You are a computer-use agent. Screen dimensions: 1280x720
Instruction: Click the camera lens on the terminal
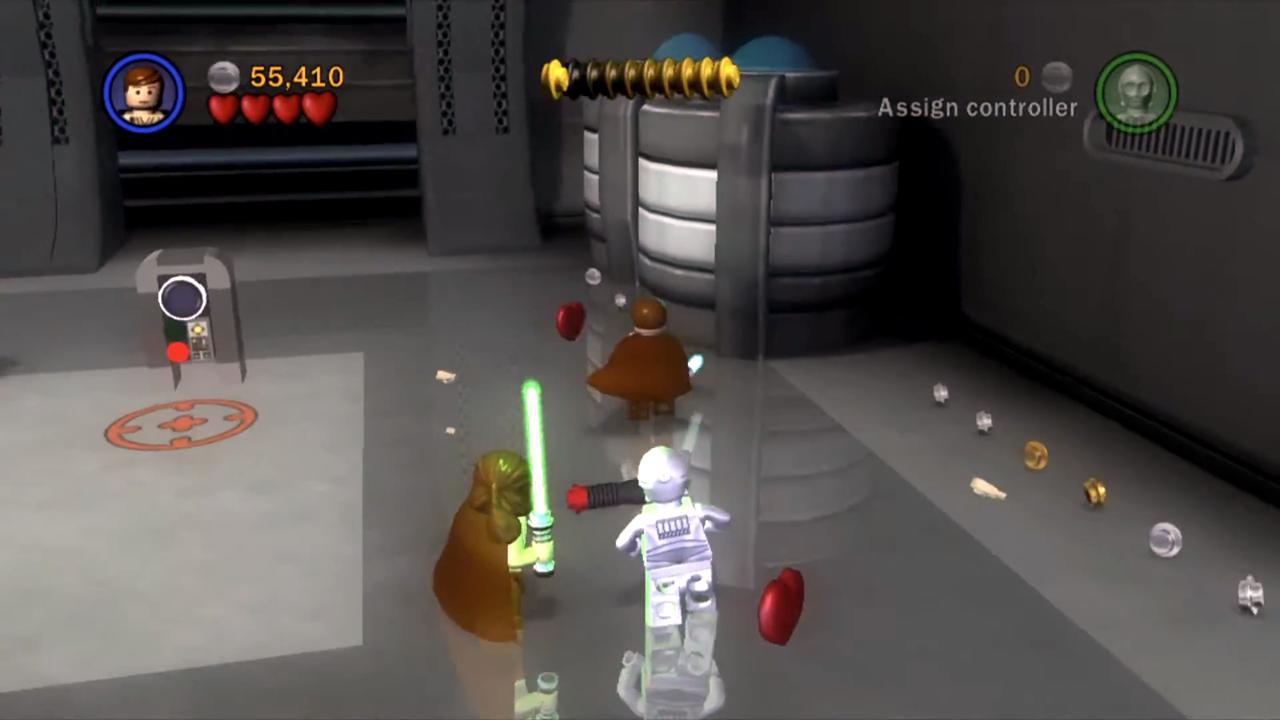click(181, 297)
